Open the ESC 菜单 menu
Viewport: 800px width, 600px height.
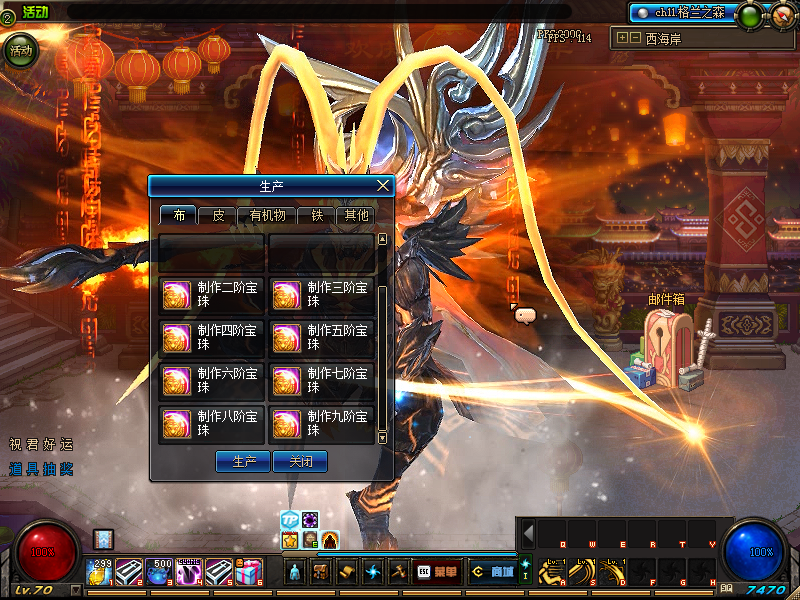click(x=438, y=572)
